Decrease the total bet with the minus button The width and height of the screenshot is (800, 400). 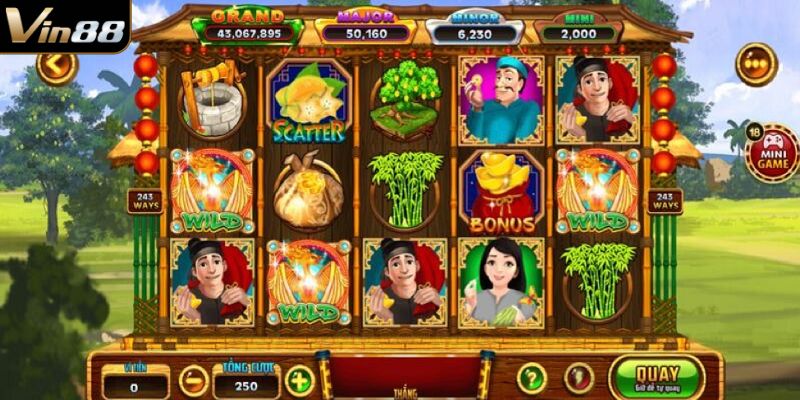pos(193,380)
